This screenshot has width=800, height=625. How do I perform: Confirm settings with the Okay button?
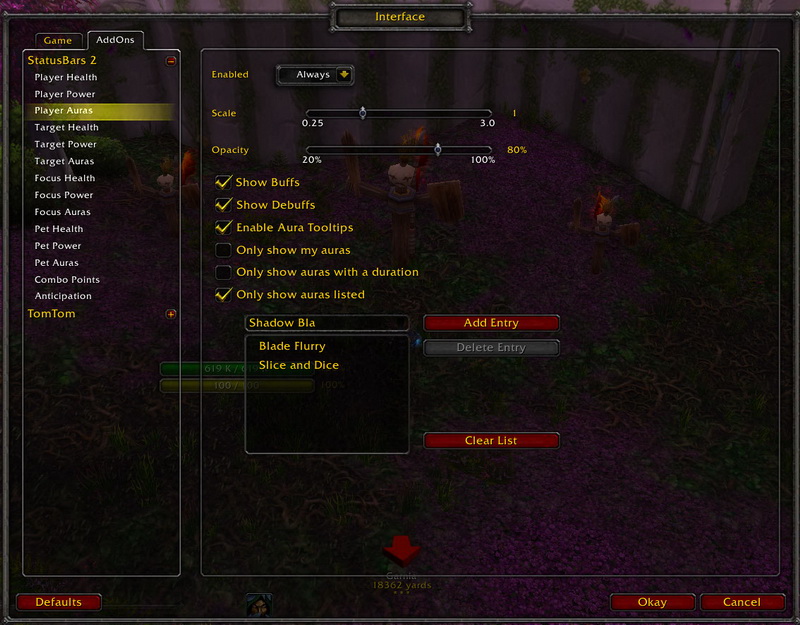pyautogui.click(x=651, y=603)
